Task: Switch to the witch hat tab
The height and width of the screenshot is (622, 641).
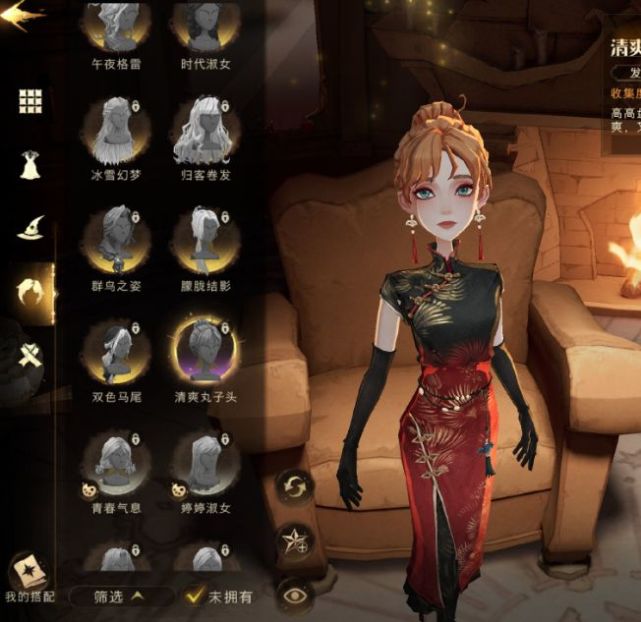Action: (x=30, y=226)
